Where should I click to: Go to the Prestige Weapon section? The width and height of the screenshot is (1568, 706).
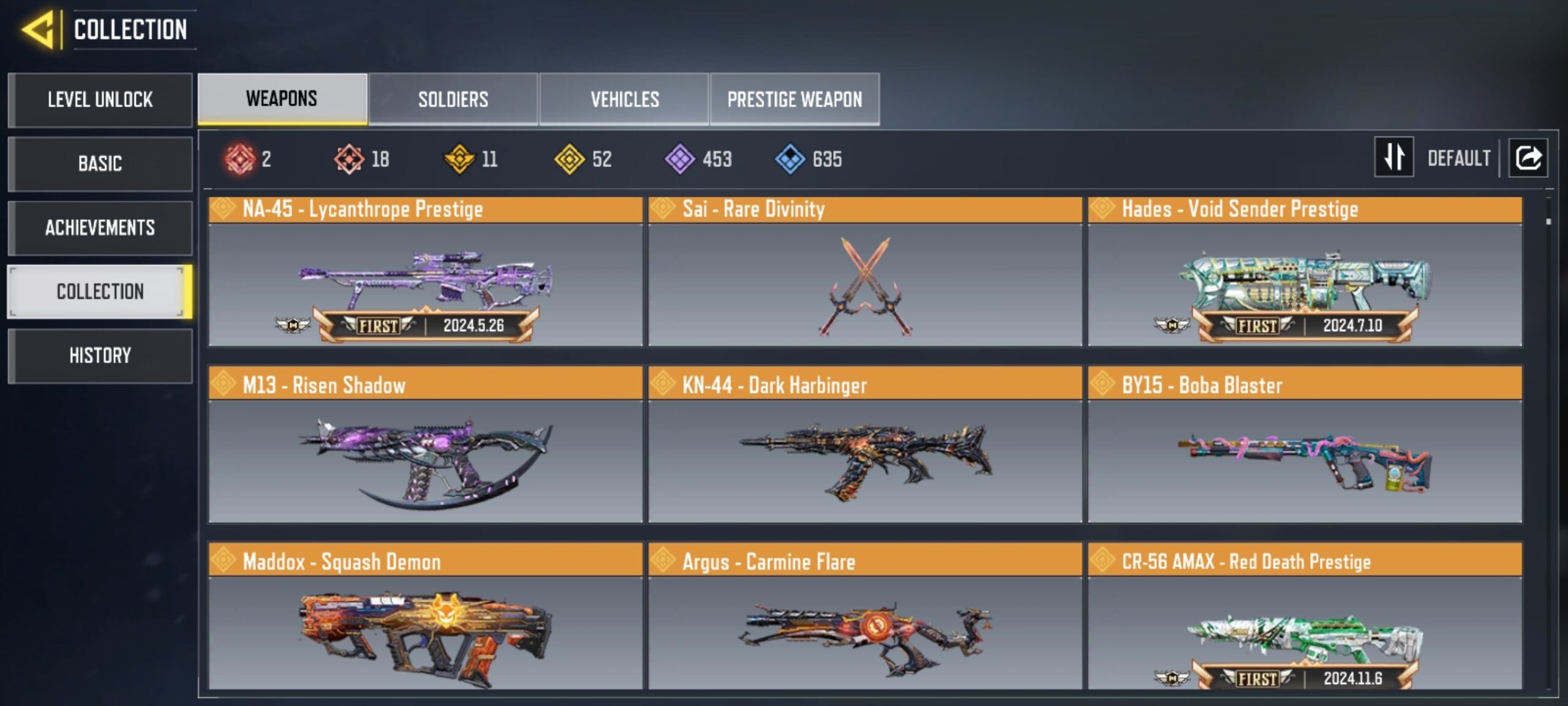[794, 99]
